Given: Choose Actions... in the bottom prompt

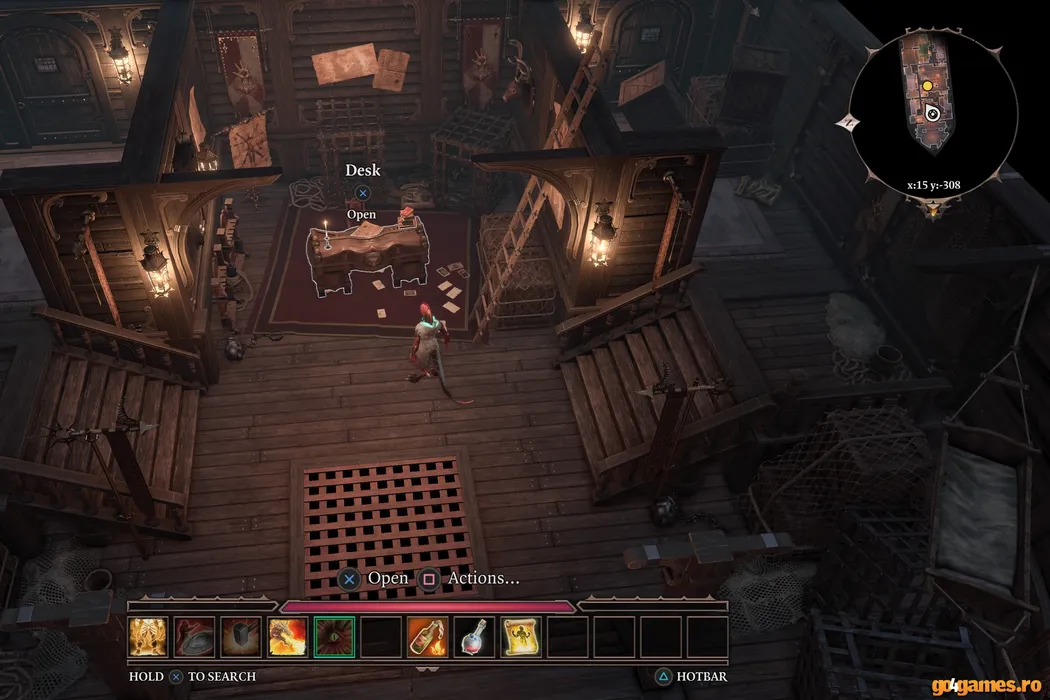Looking at the screenshot, I should (483, 578).
